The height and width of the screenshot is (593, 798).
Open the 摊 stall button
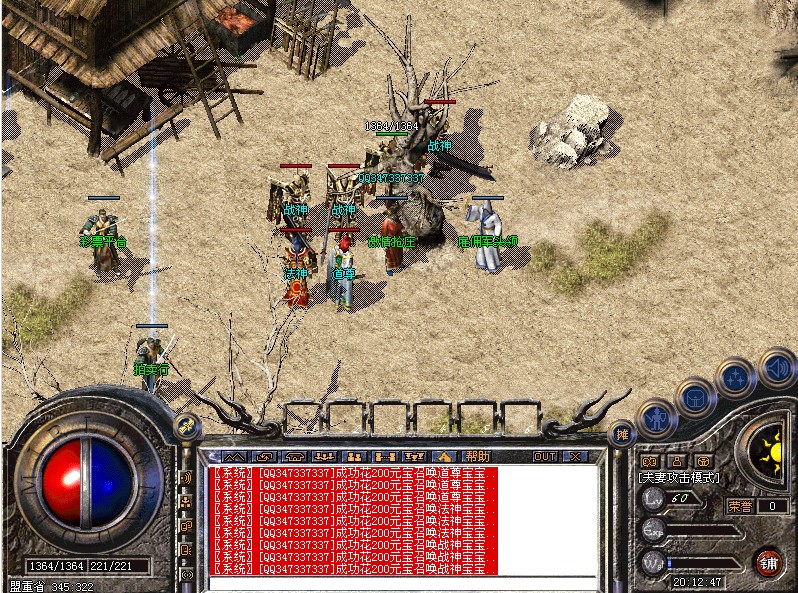click(x=623, y=433)
